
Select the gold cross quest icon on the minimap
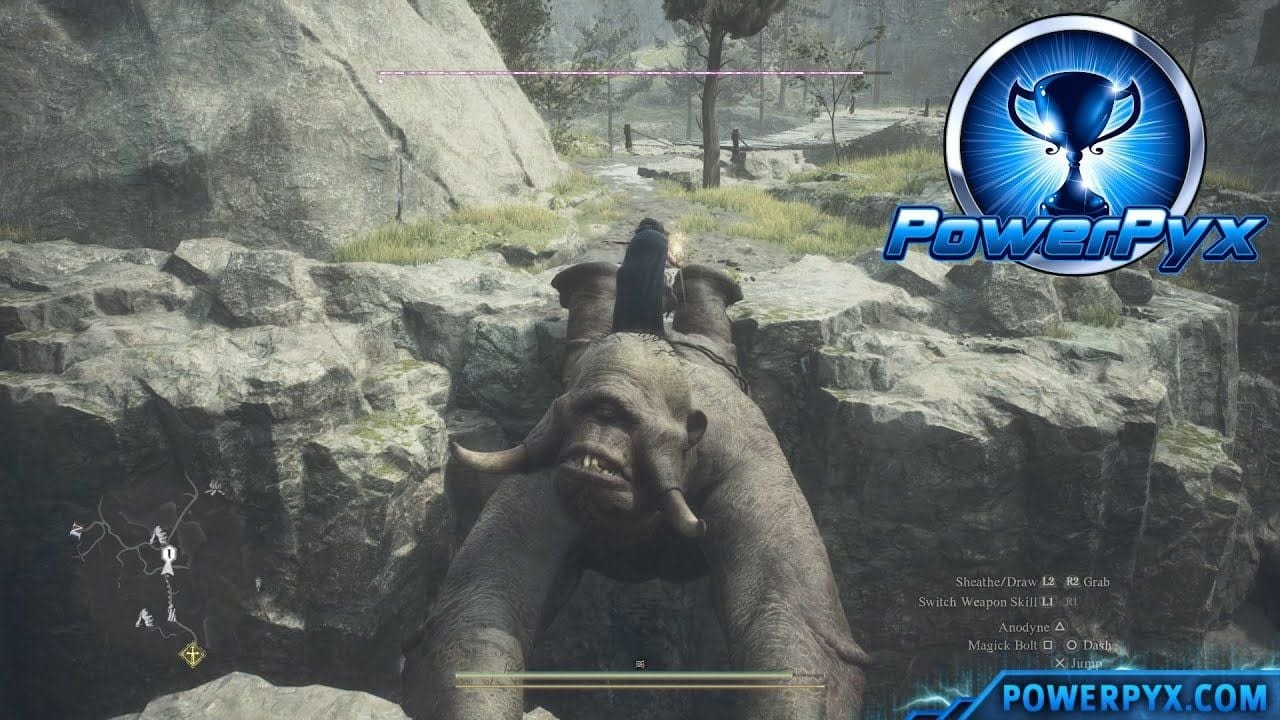(x=193, y=653)
